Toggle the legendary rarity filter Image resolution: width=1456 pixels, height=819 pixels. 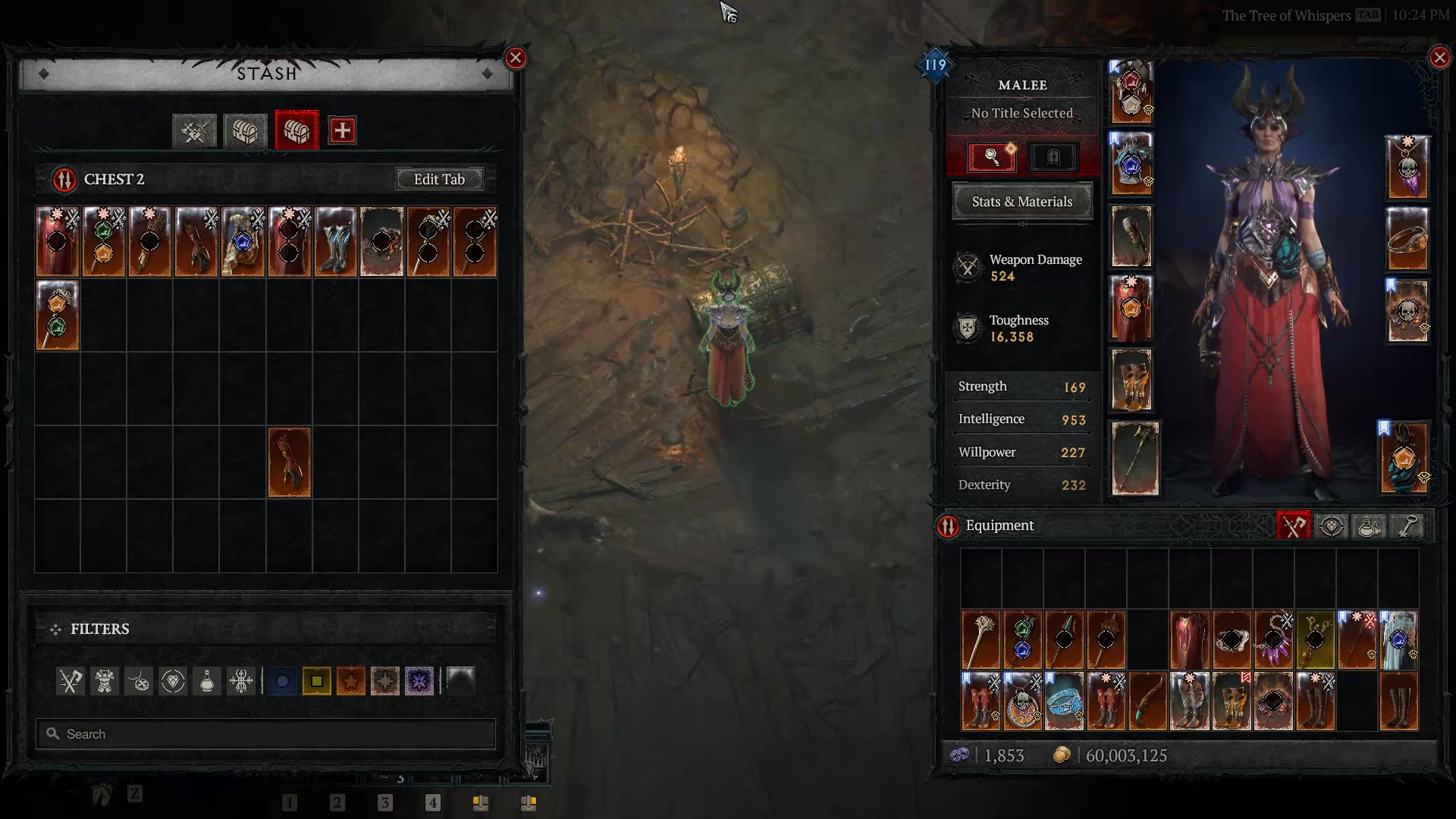click(351, 681)
